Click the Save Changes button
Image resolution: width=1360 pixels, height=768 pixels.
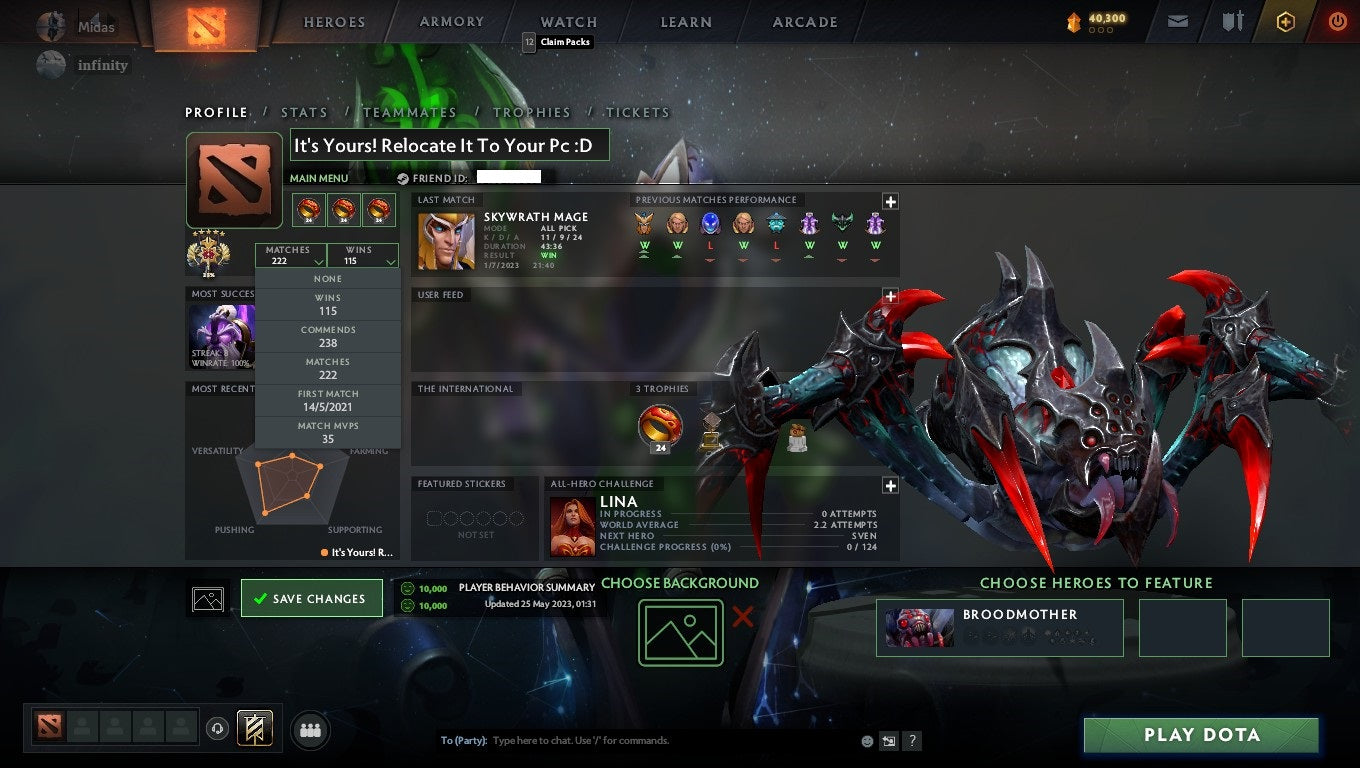(311, 597)
